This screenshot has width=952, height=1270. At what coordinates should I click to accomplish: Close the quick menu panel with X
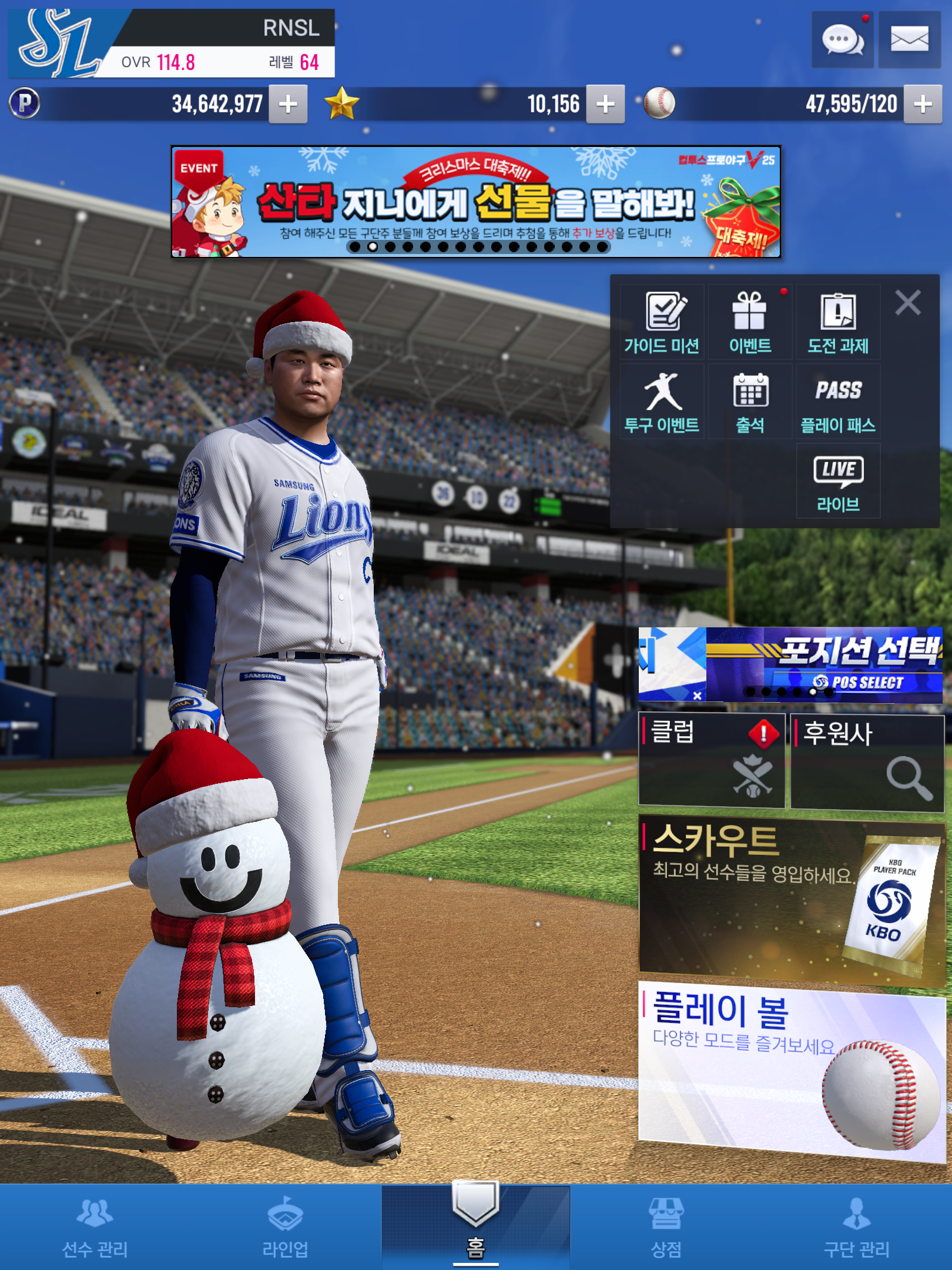[x=908, y=303]
